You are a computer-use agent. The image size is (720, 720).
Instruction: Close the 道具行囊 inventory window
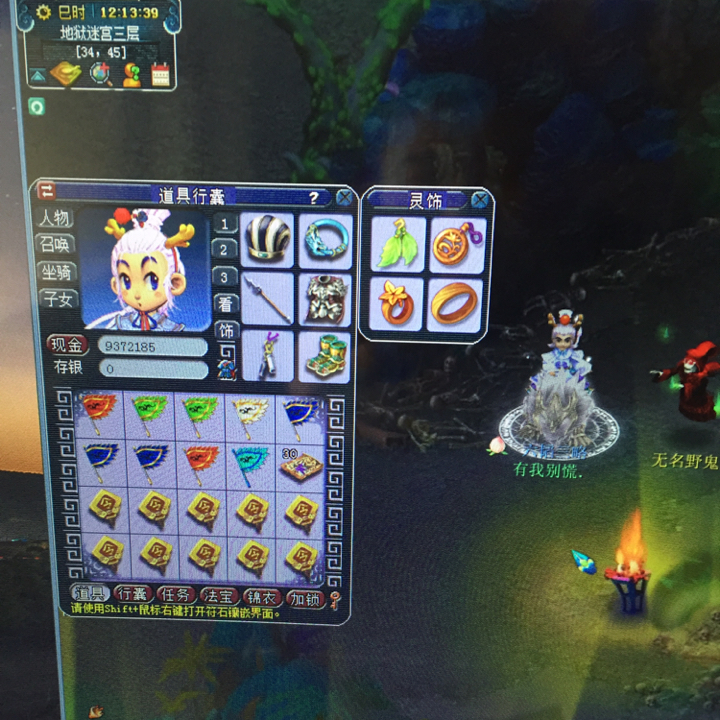(x=344, y=198)
